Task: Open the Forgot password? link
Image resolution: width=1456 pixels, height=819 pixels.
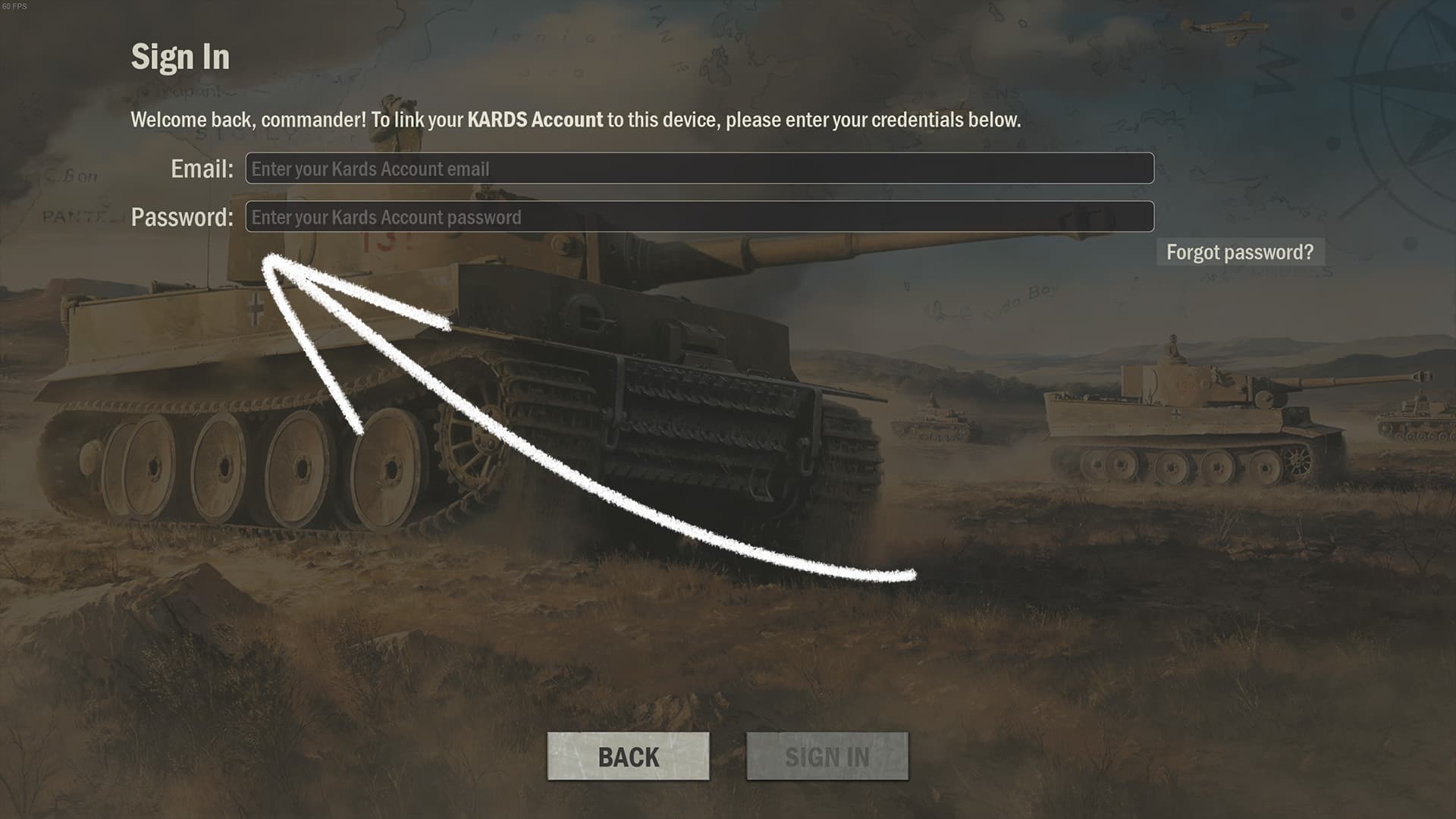Action: click(x=1240, y=253)
